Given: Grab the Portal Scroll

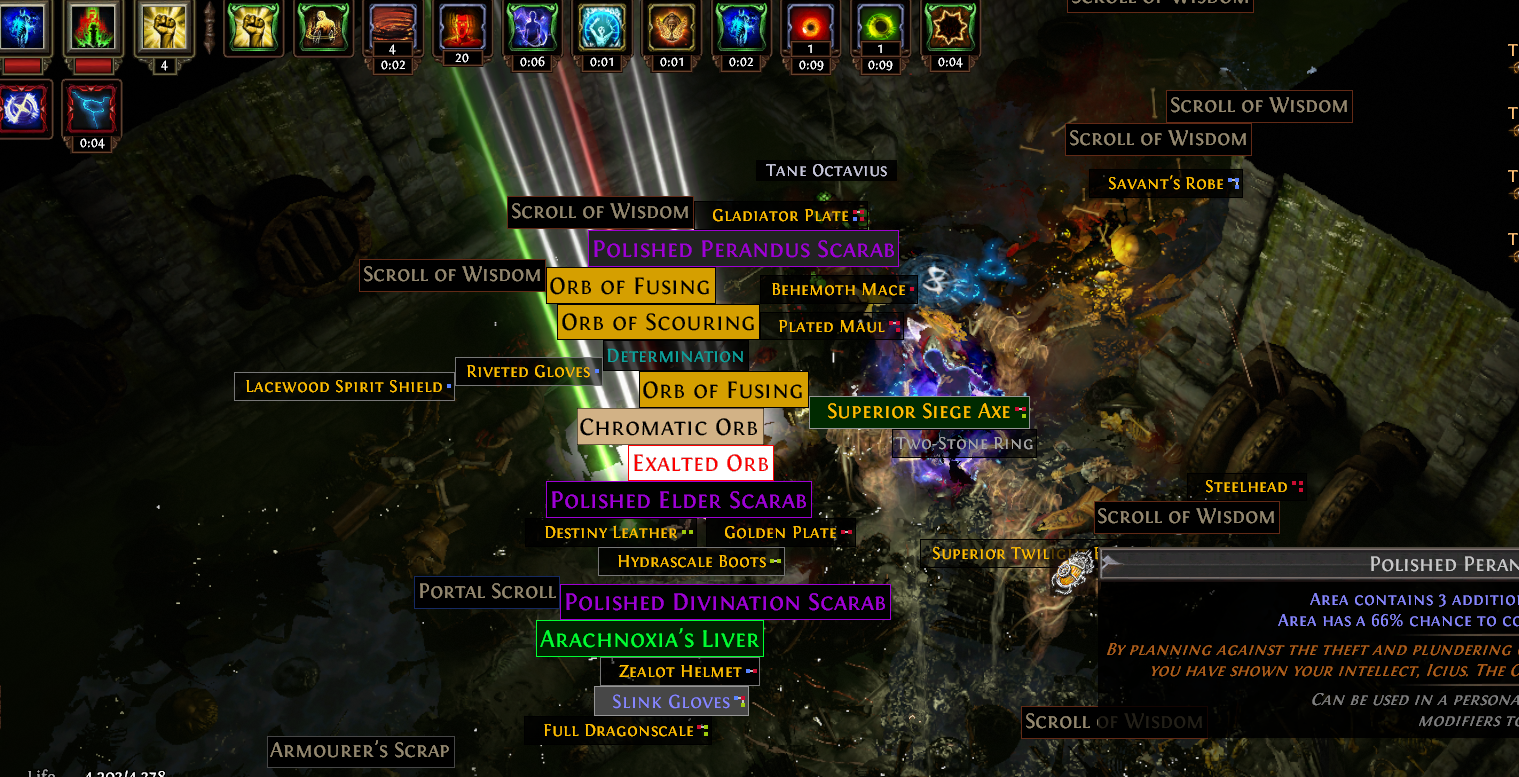Looking at the screenshot, I should pos(487,592).
